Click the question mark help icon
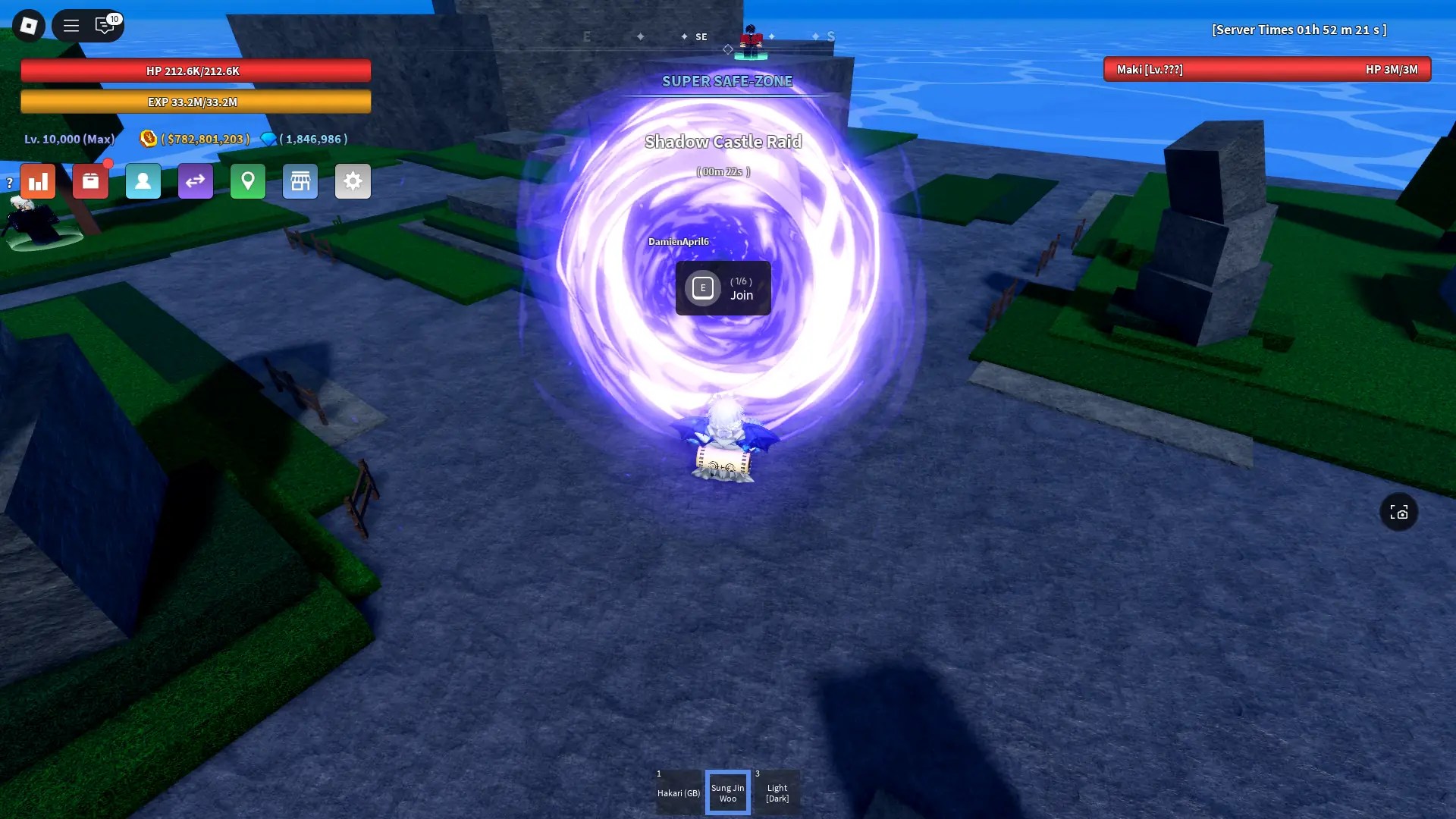1456x819 pixels. [8, 181]
